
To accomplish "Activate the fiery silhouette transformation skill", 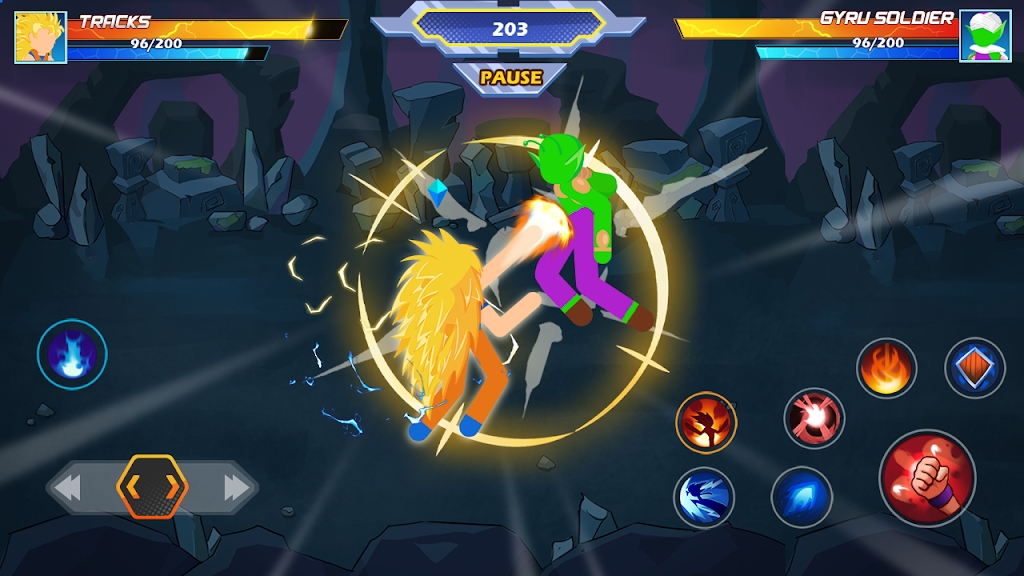I will (706, 422).
